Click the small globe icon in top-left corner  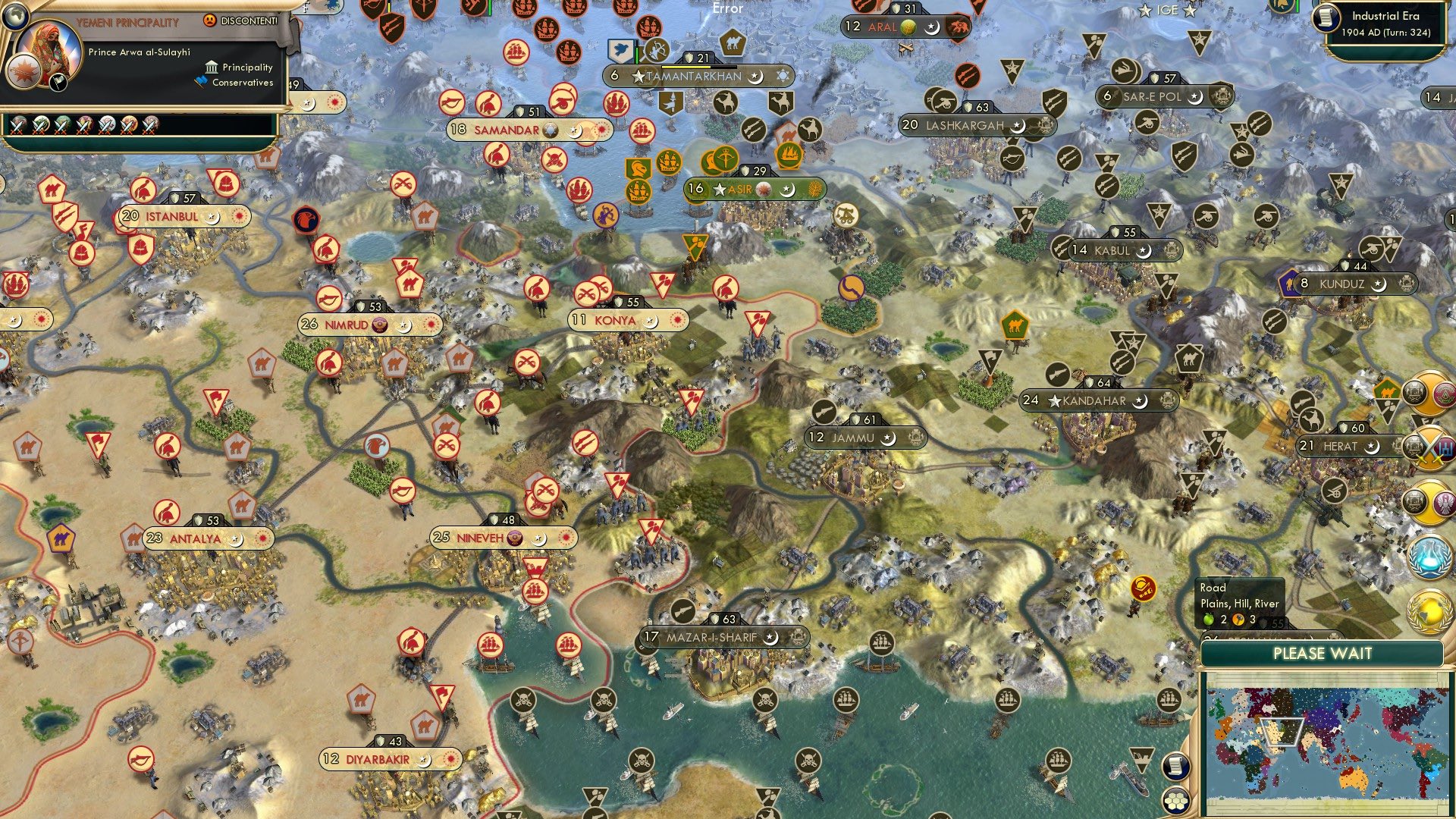pyautogui.click(x=15, y=17)
